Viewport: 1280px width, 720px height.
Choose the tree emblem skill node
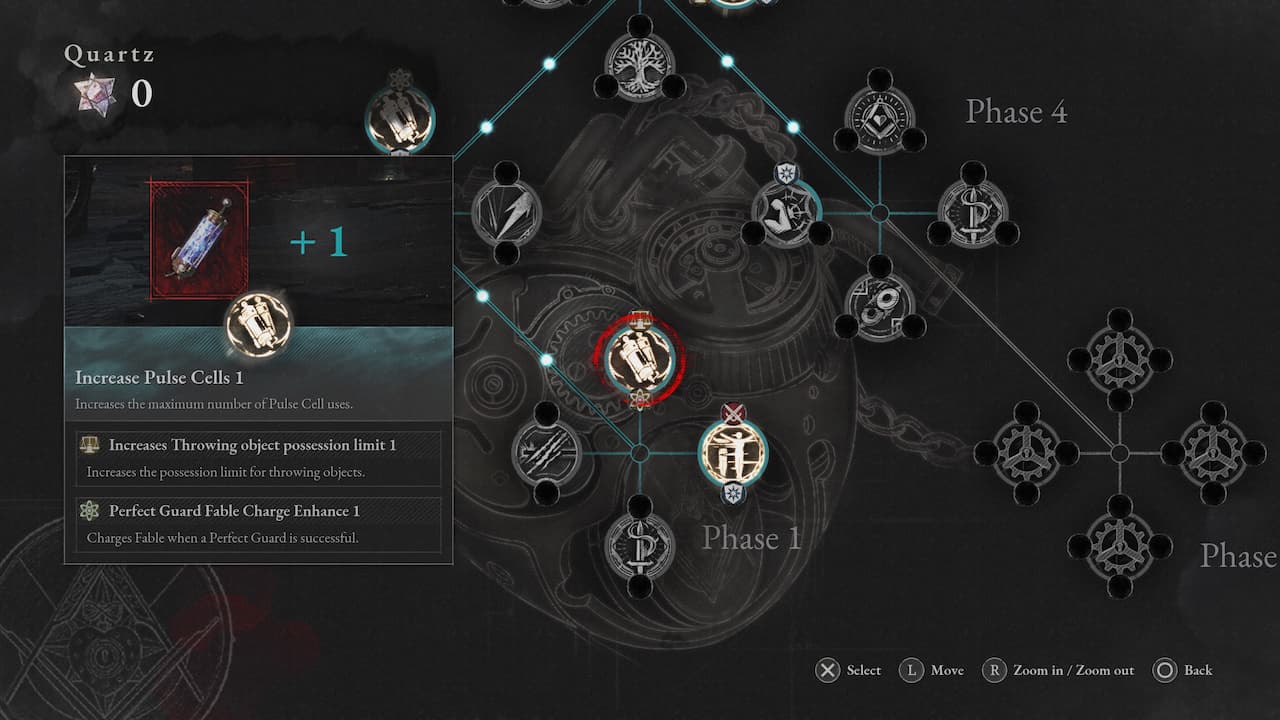640,67
